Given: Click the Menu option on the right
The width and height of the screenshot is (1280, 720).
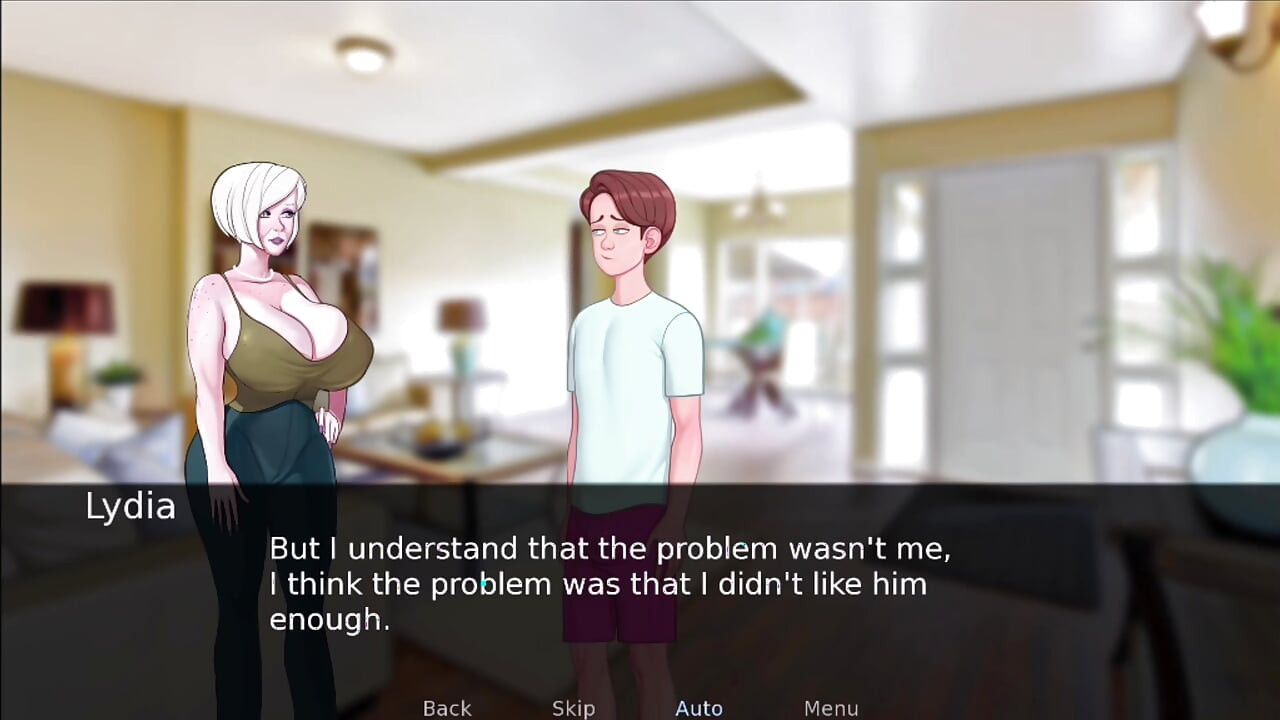Looking at the screenshot, I should [x=831, y=707].
